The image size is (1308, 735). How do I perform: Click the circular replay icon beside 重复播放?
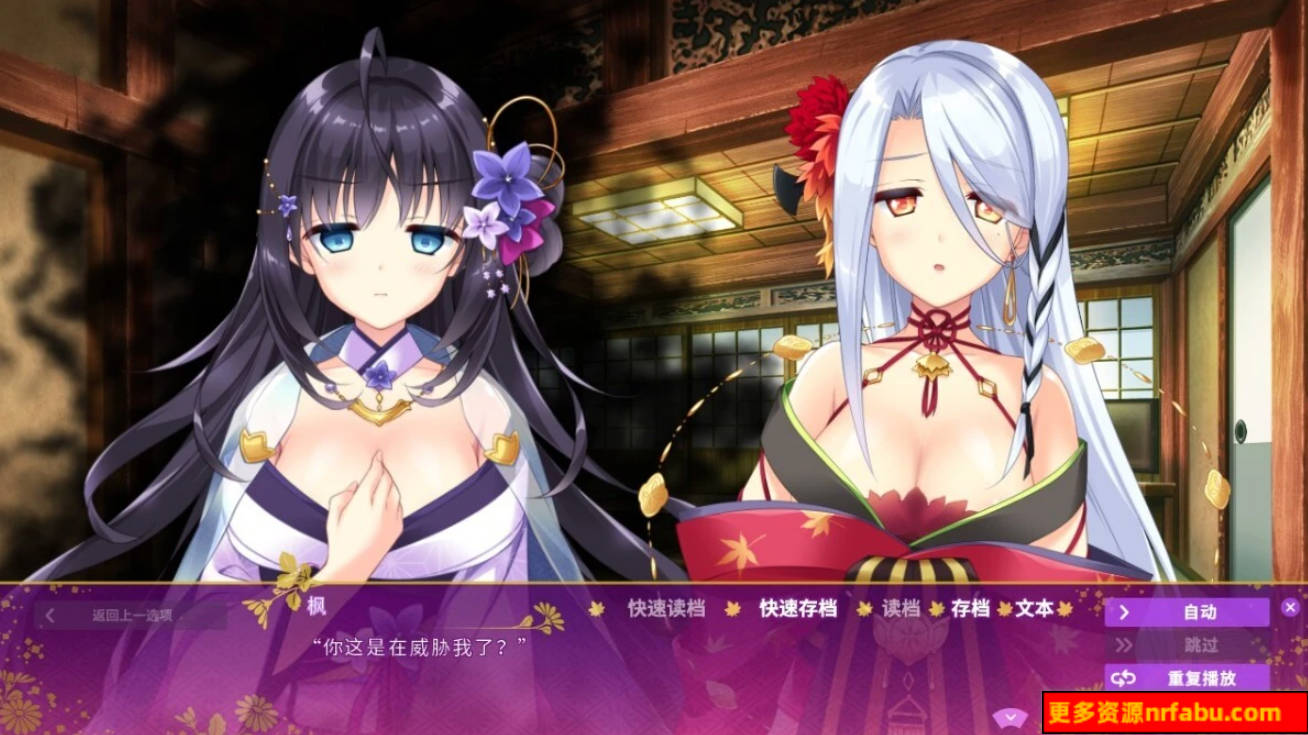pos(1123,678)
